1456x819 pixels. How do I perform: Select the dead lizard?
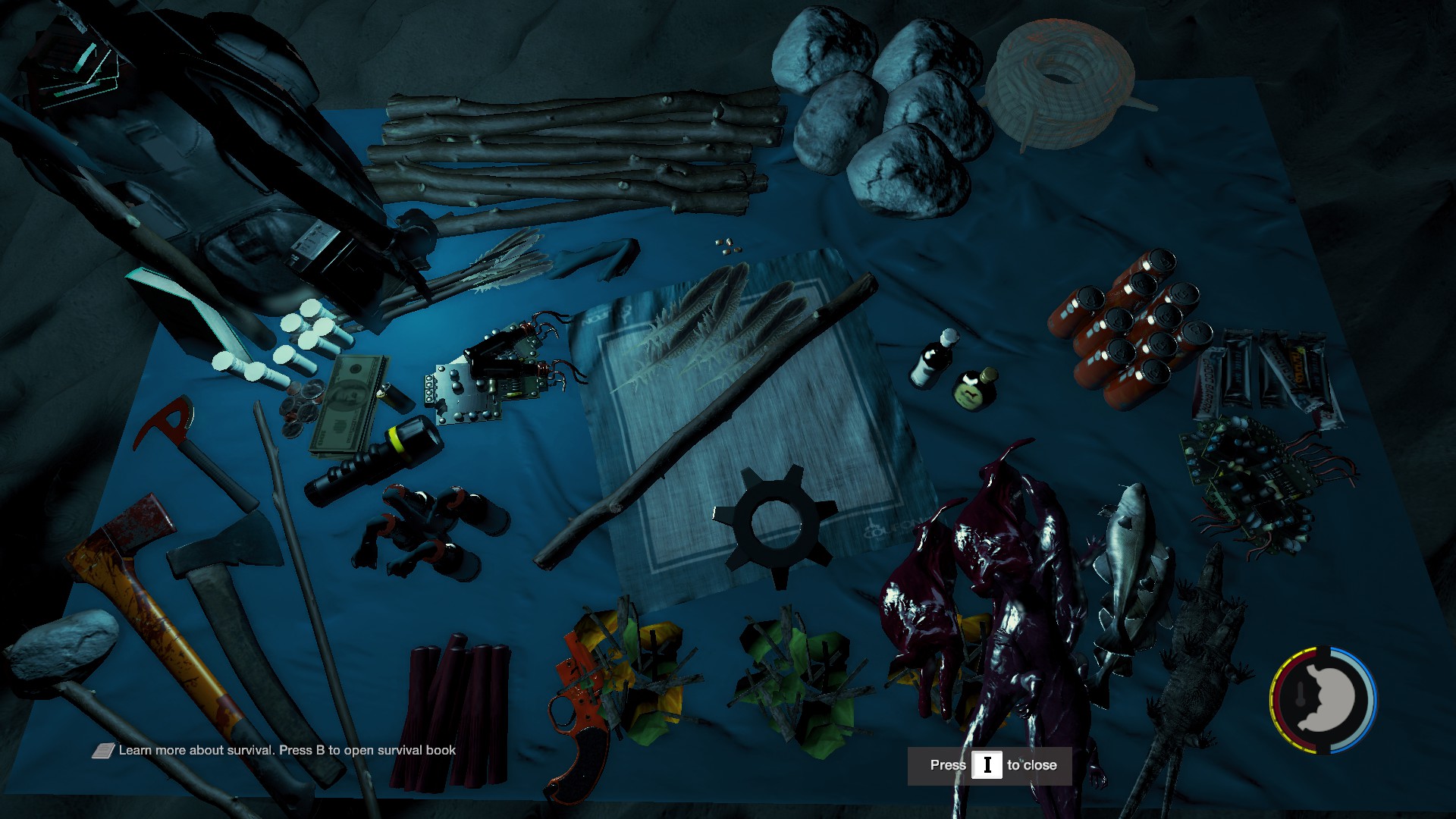coord(1191,667)
